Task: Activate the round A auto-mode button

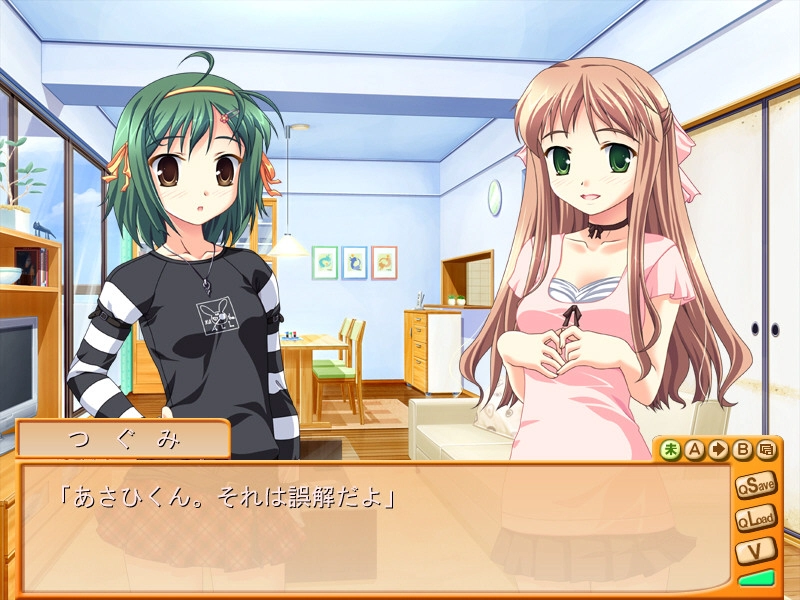Action: click(x=694, y=449)
